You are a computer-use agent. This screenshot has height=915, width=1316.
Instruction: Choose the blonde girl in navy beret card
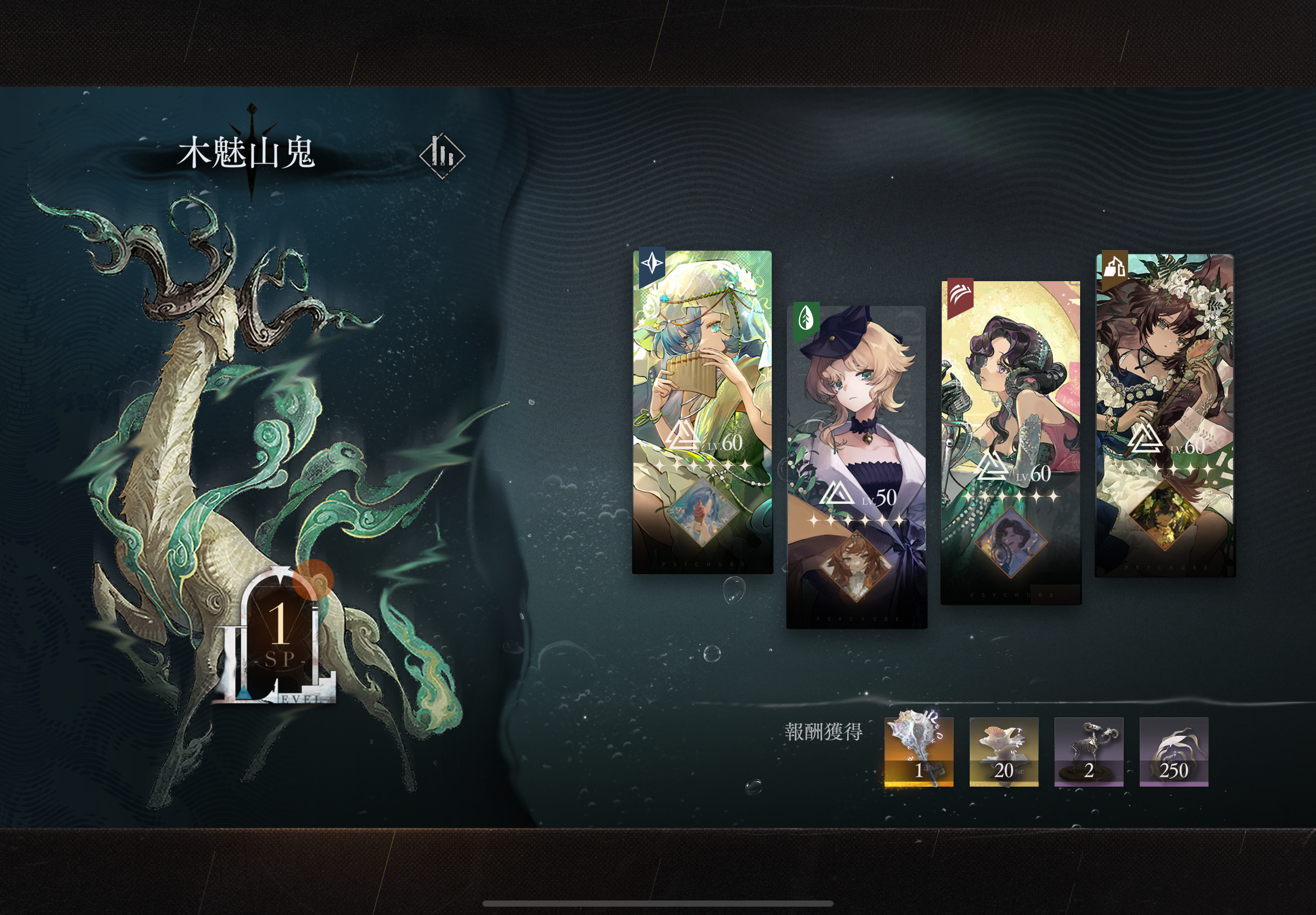pos(857,466)
